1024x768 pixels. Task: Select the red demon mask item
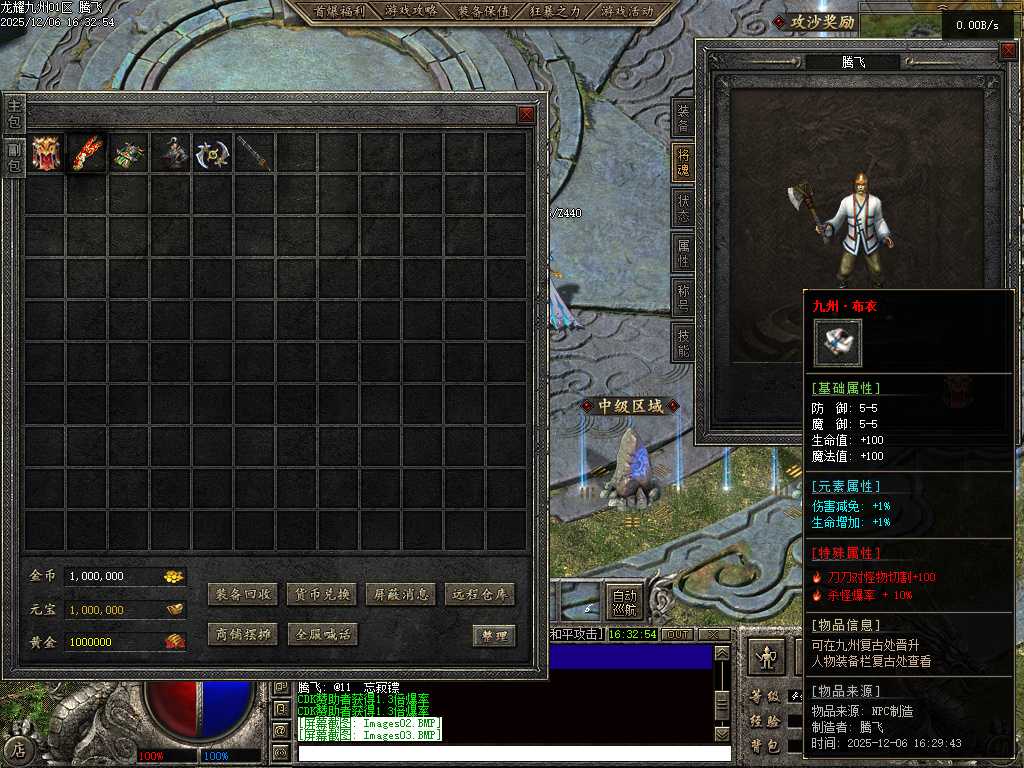(x=45, y=153)
